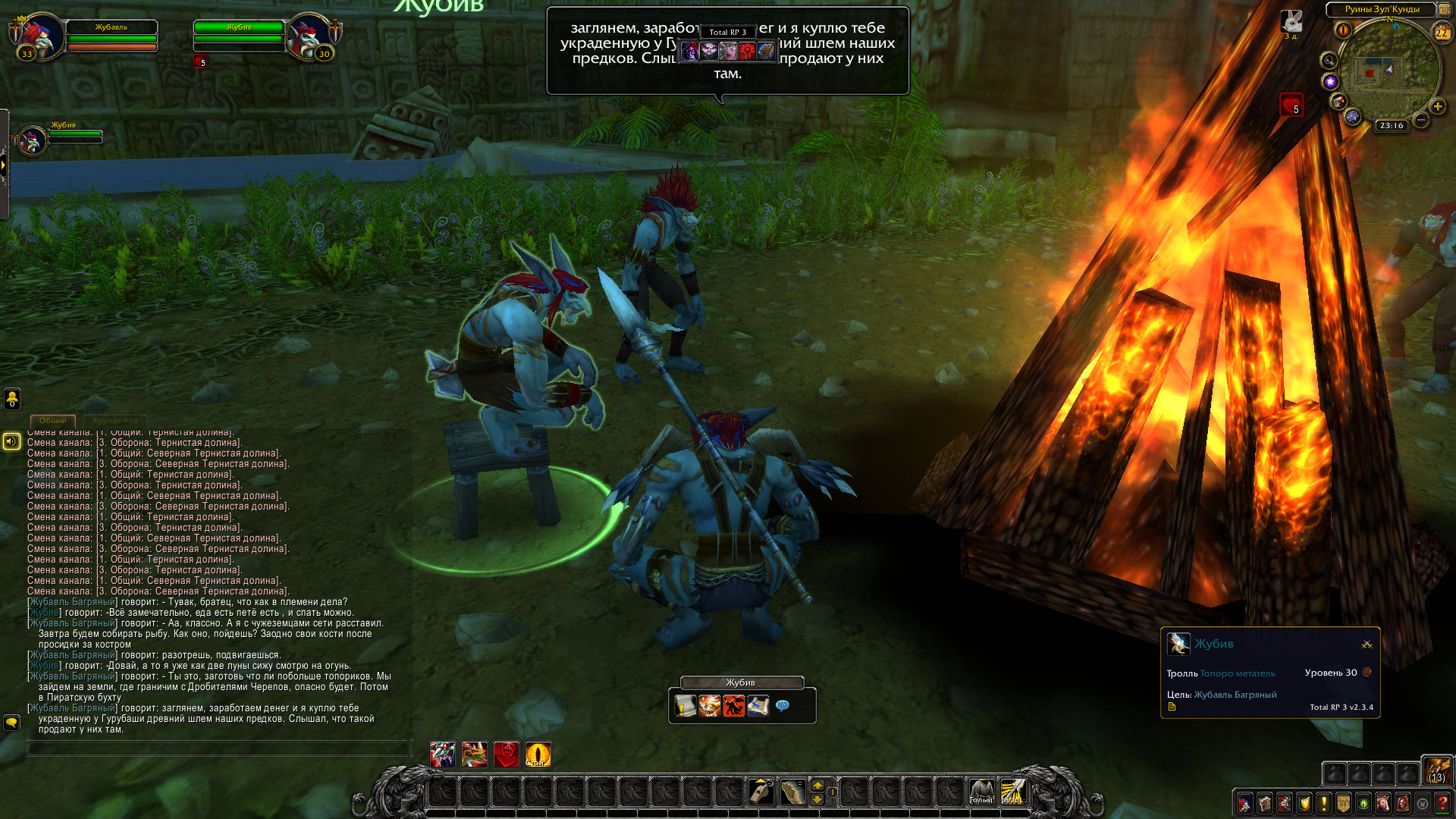1456x819 pixels.
Task: Click the minimap showing Zul'Kunda ruins
Action: tap(1389, 72)
